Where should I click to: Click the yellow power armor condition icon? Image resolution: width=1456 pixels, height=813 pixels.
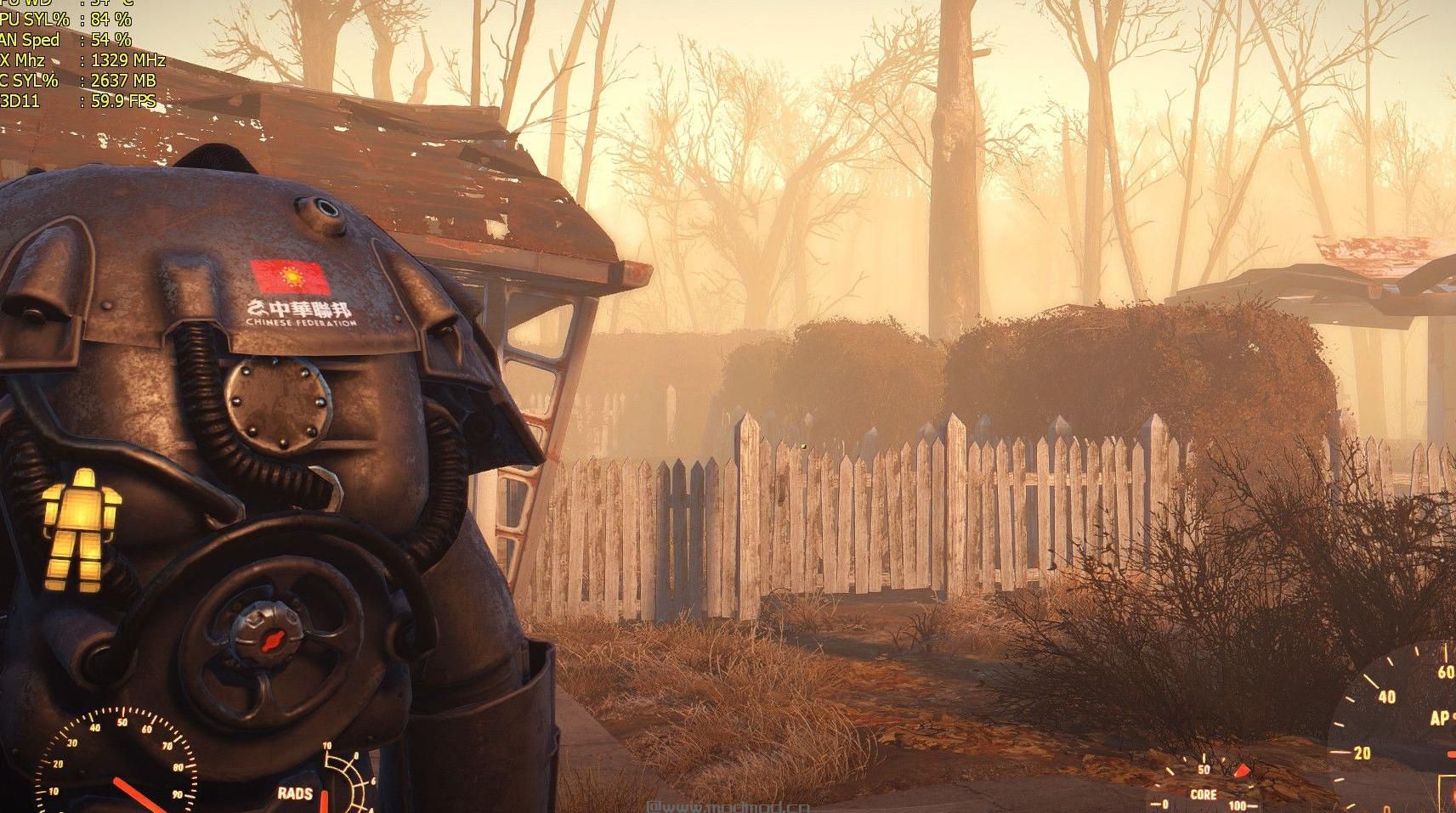pos(82,528)
